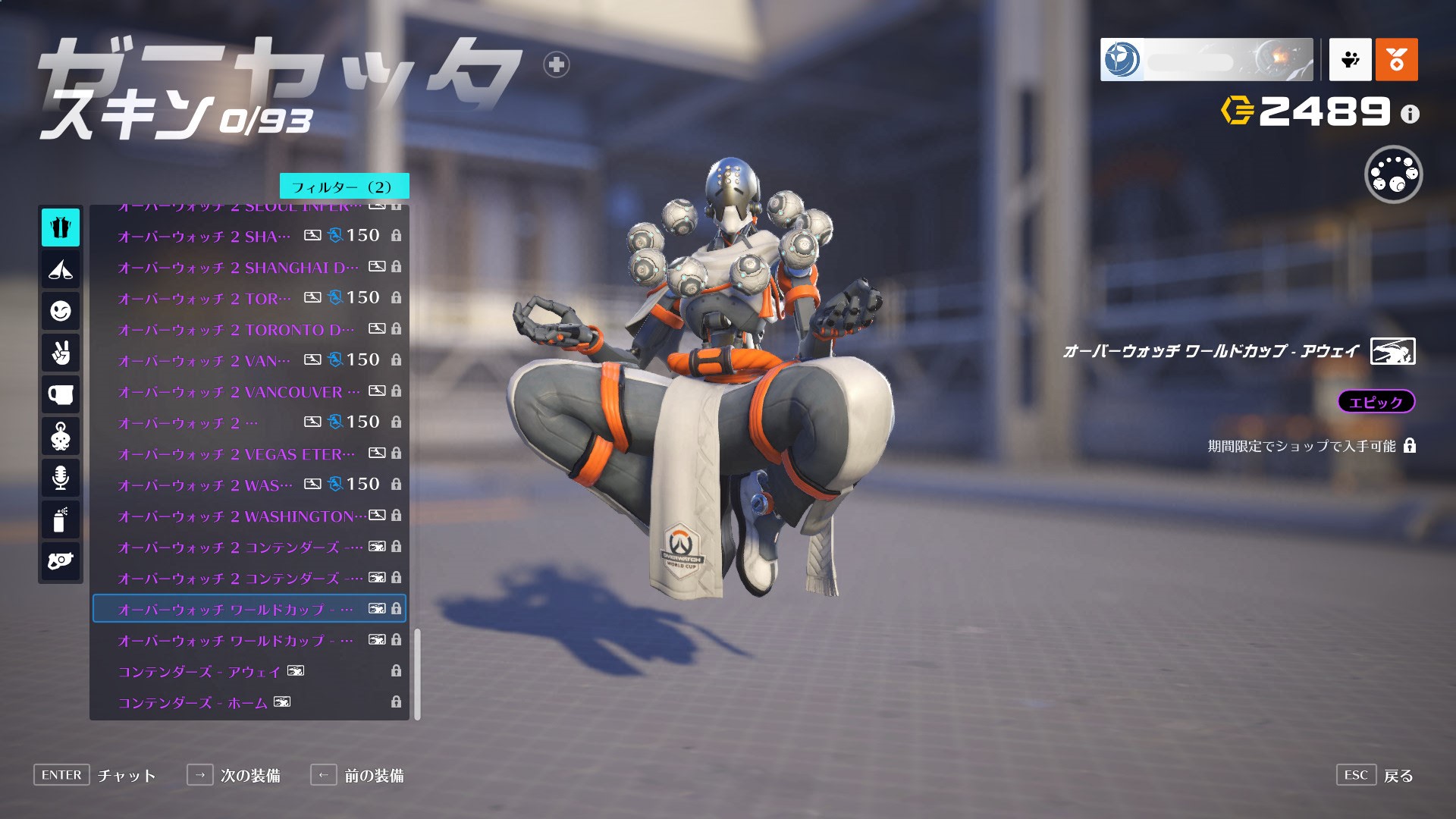Switch to the winking emoji category tab
The image size is (1456, 819).
(x=61, y=311)
